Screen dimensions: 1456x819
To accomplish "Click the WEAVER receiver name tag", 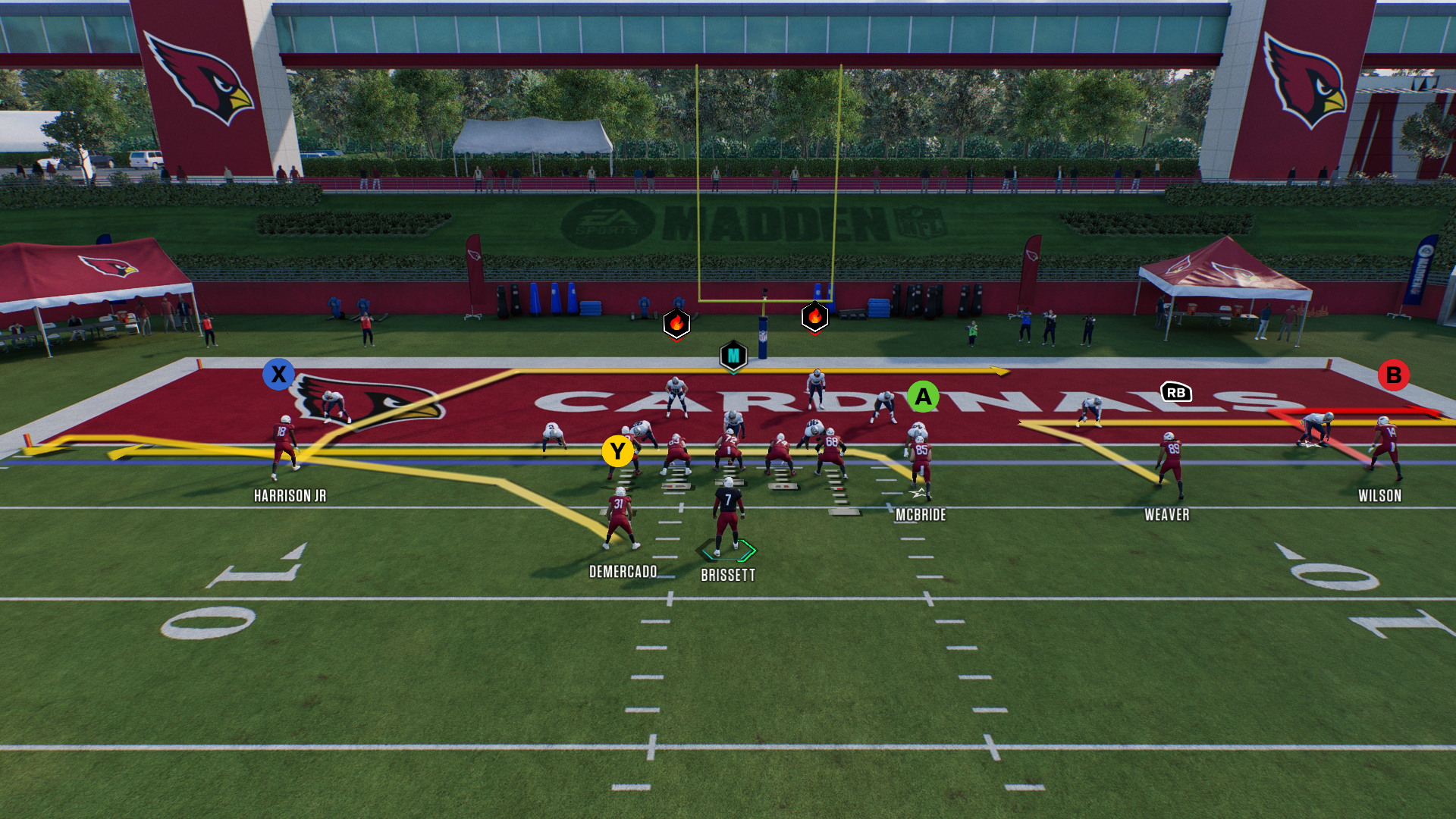I will pyautogui.click(x=1166, y=515).
